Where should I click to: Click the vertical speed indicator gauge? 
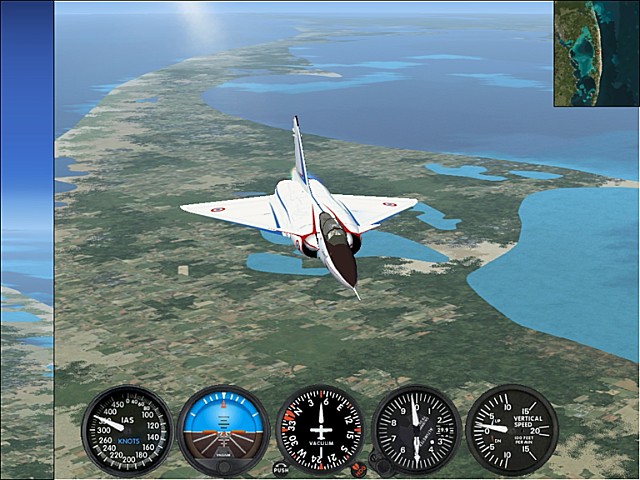(x=511, y=429)
